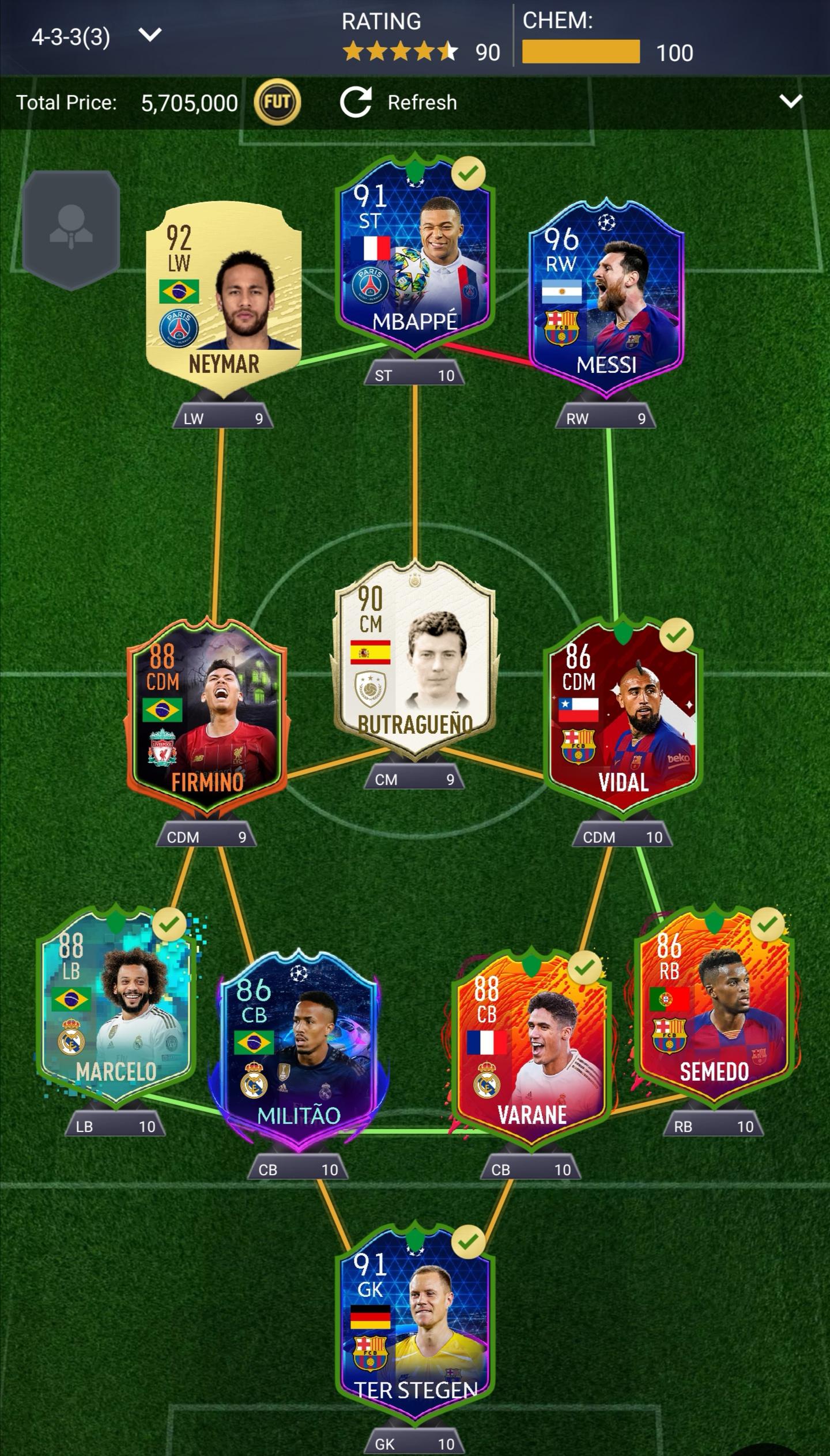The image size is (830, 1456).
Task: Click the FUT coin icon
Action: 277,103
